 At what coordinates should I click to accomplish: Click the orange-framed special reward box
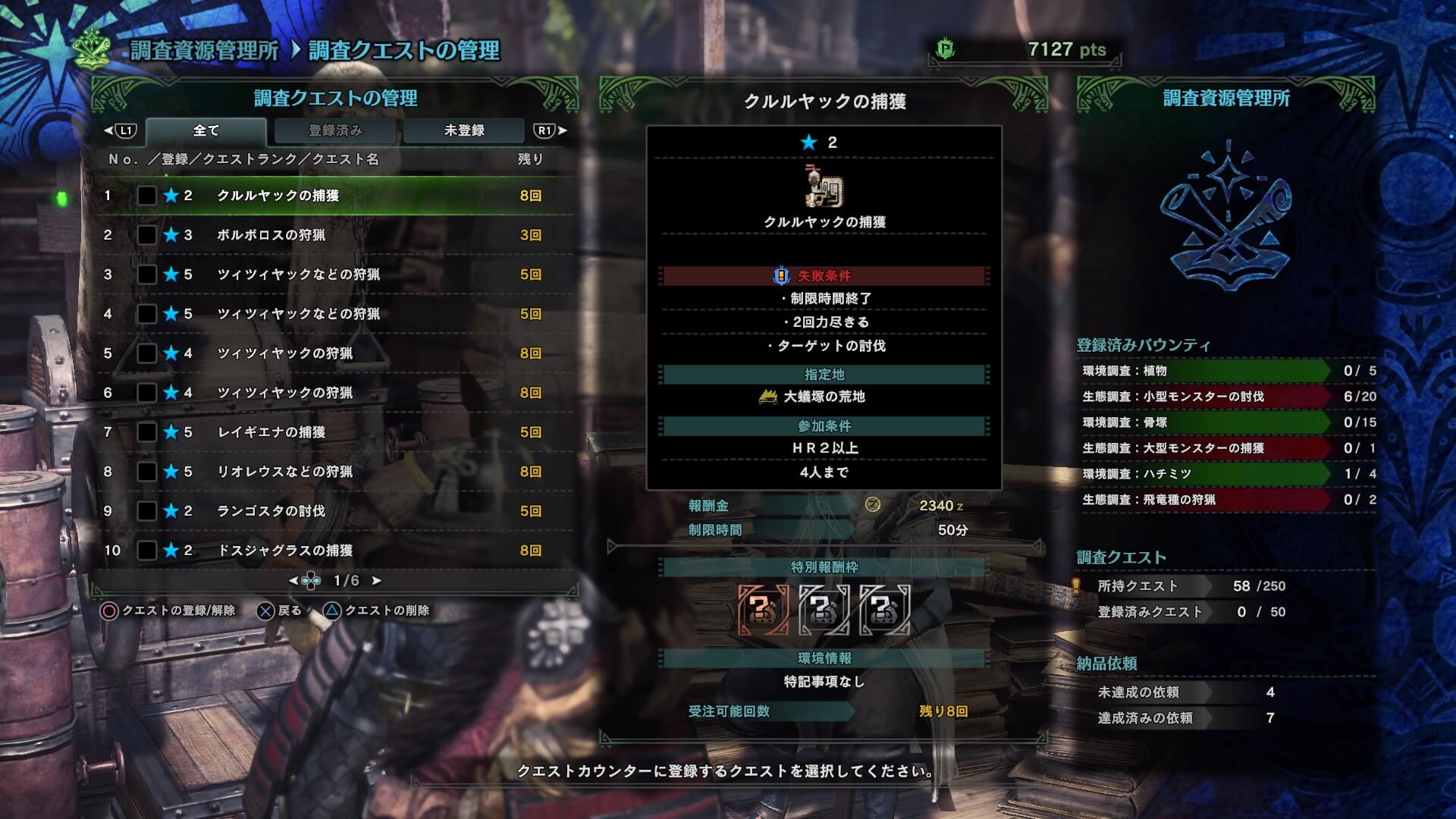pyautogui.click(x=763, y=609)
